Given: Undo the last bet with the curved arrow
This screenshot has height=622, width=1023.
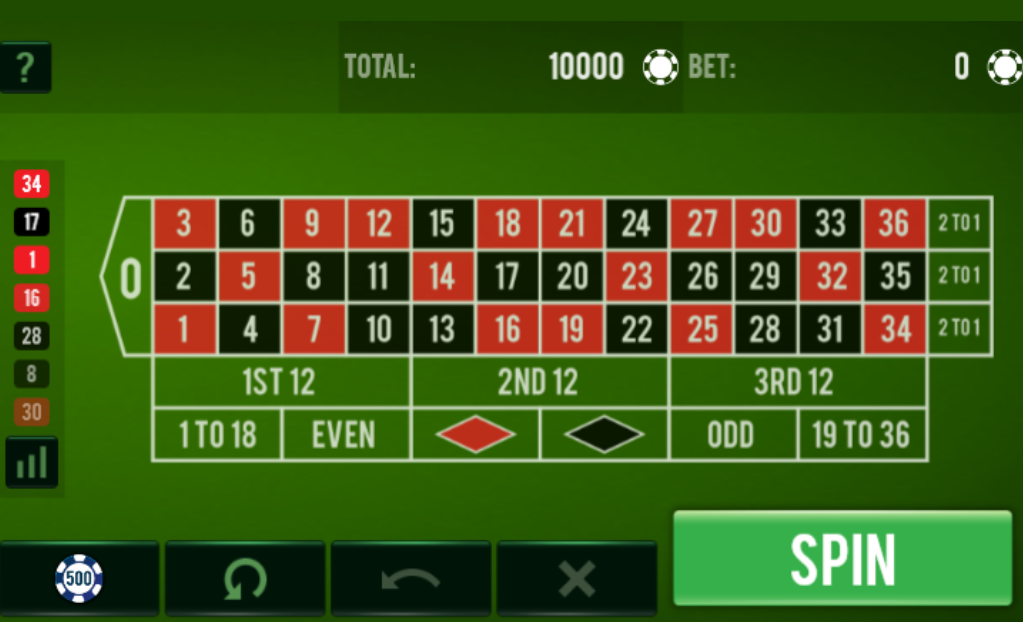Looking at the screenshot, I should click(x=410, y=577).
